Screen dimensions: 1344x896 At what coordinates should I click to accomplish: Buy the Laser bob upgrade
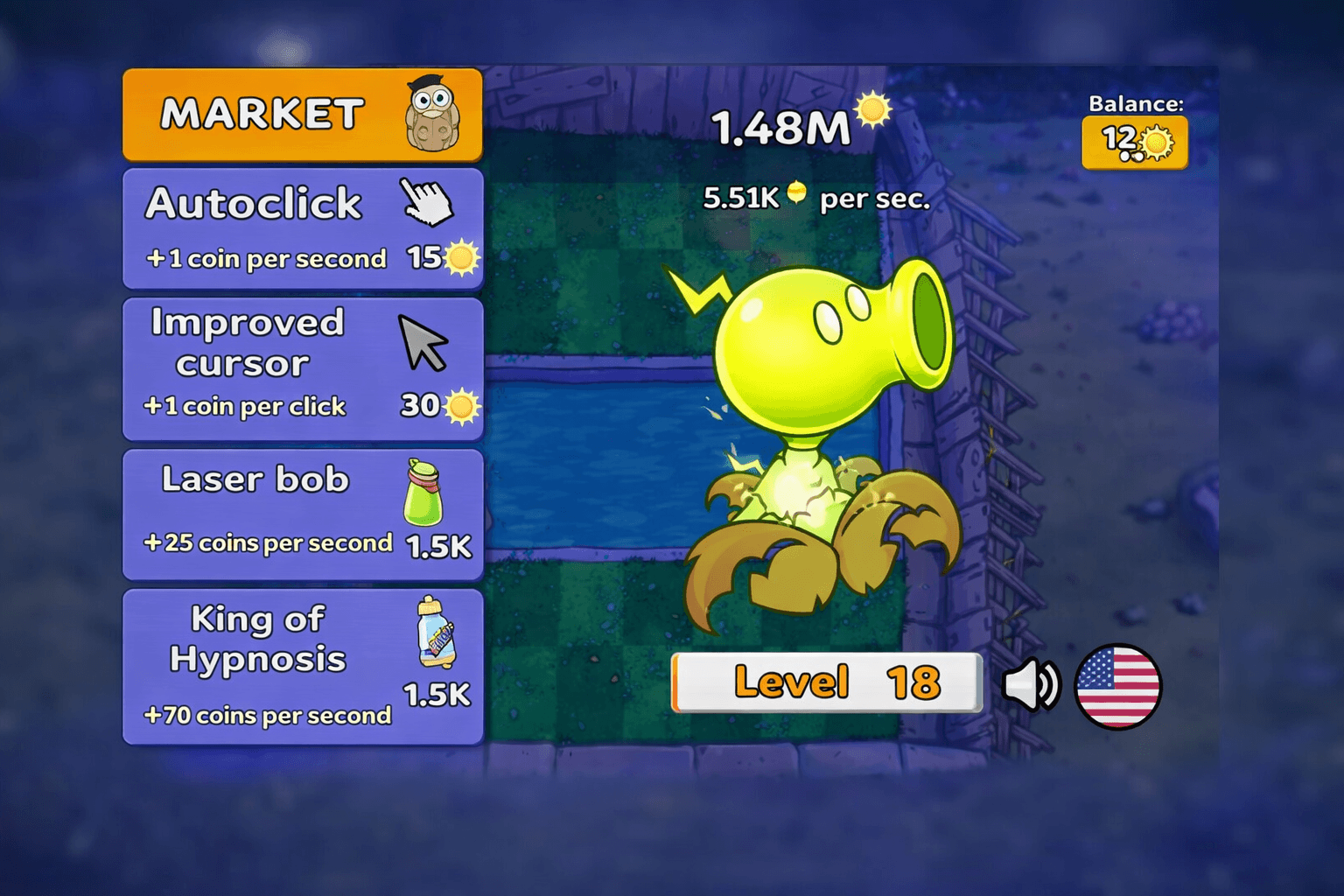point(302,514)
